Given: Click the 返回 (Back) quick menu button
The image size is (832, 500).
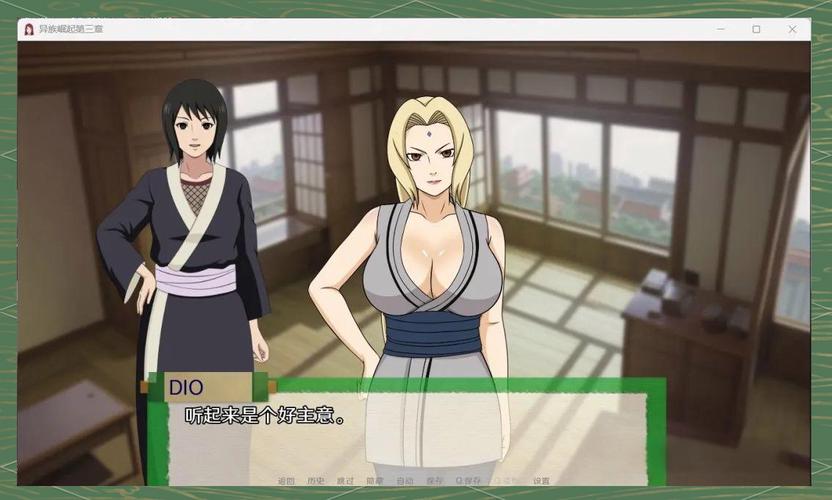Looking at the screenshot, I should pos(286,481).
